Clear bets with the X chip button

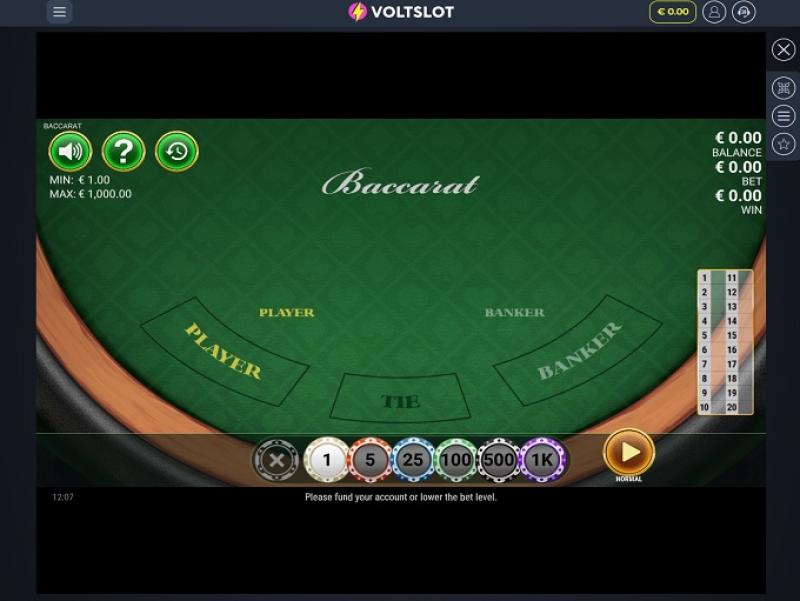[276, 460]
